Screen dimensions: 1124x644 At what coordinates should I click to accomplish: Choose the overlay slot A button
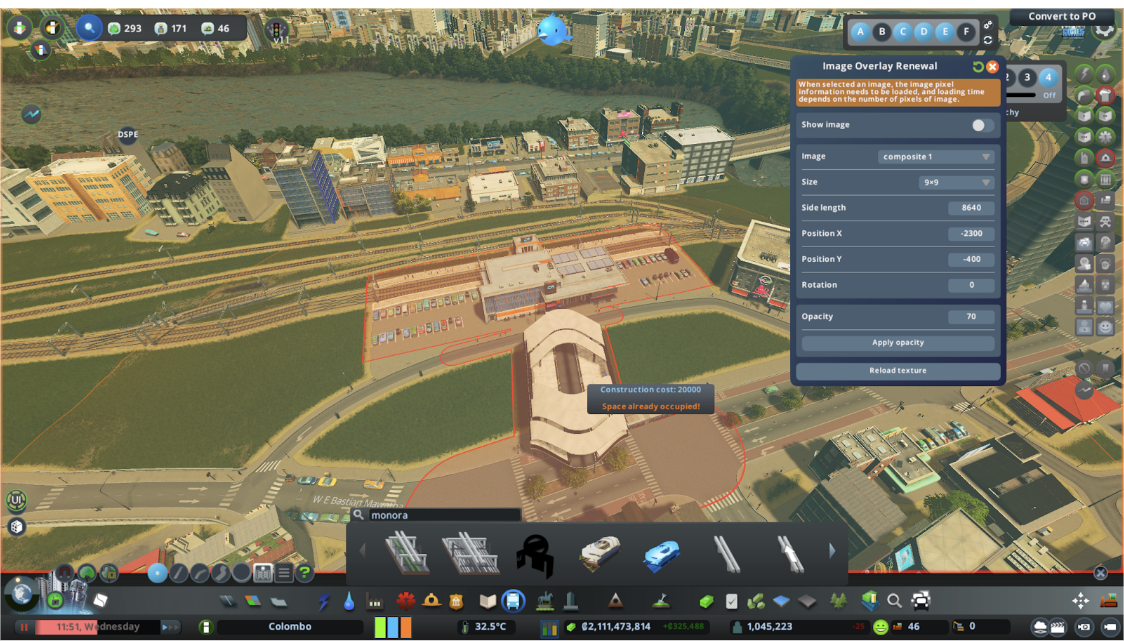pos(860,32)
